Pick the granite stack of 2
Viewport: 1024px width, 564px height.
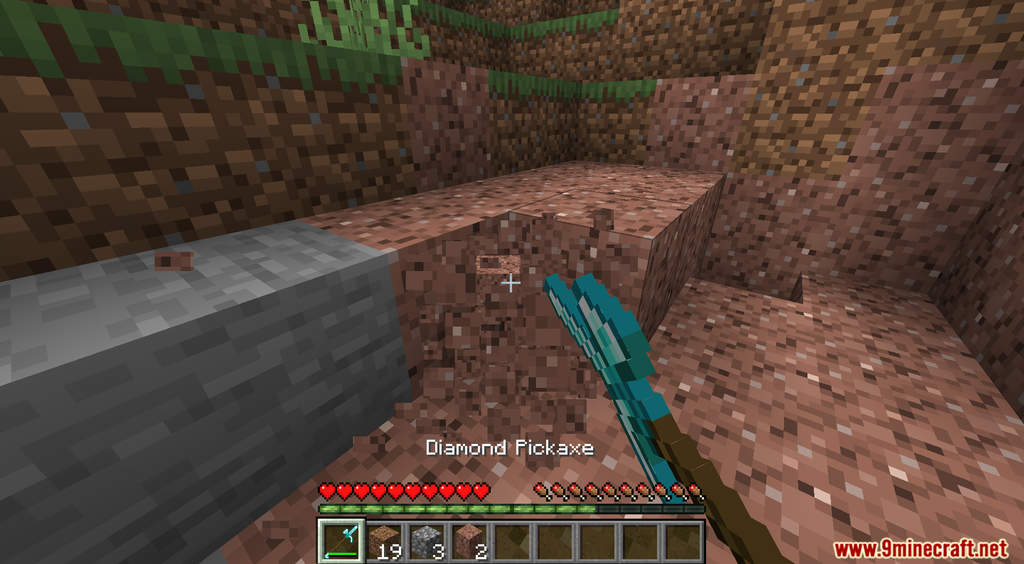click(x=470, y=541)
